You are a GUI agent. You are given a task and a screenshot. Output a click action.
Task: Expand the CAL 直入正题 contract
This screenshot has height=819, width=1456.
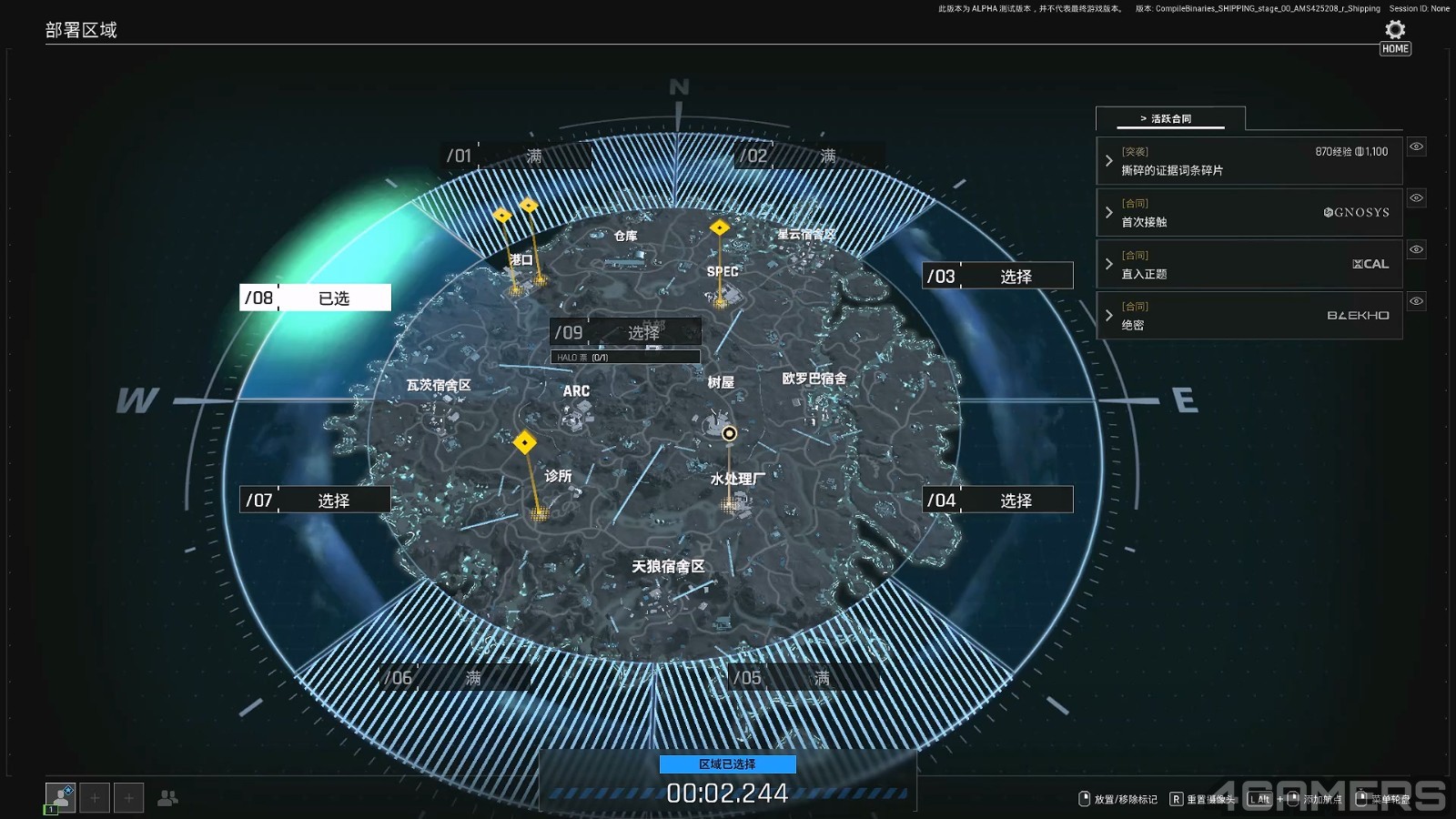[x=1249, y=264]
